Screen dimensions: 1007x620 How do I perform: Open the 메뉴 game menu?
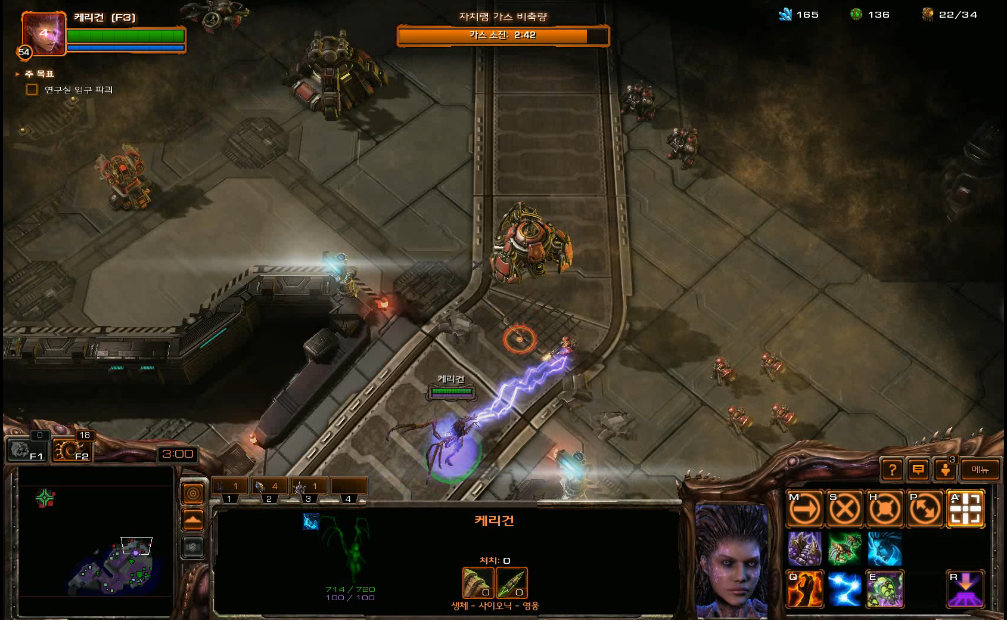point(980,469)
